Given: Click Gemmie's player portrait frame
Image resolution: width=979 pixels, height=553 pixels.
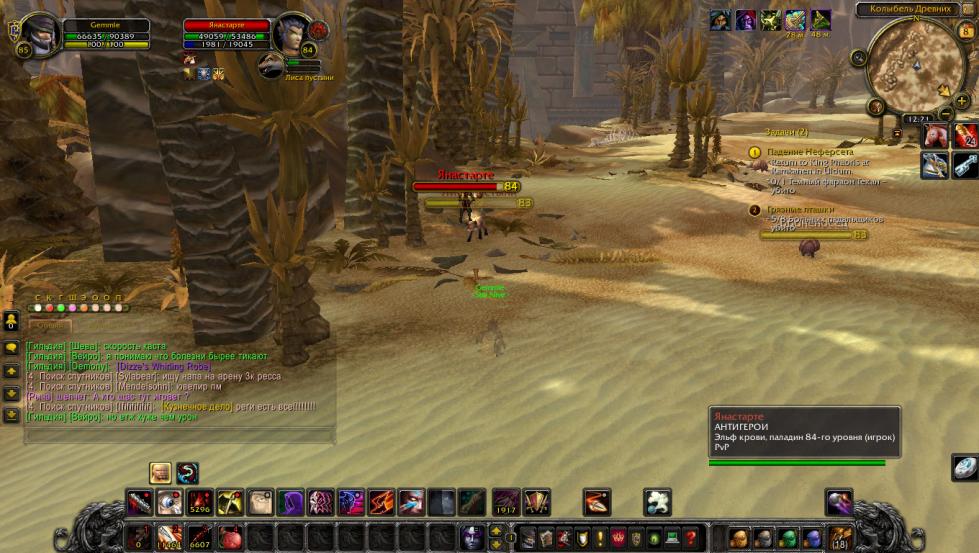Looking at the screenshot, I should pyautogui.click(x=41, y=33).
